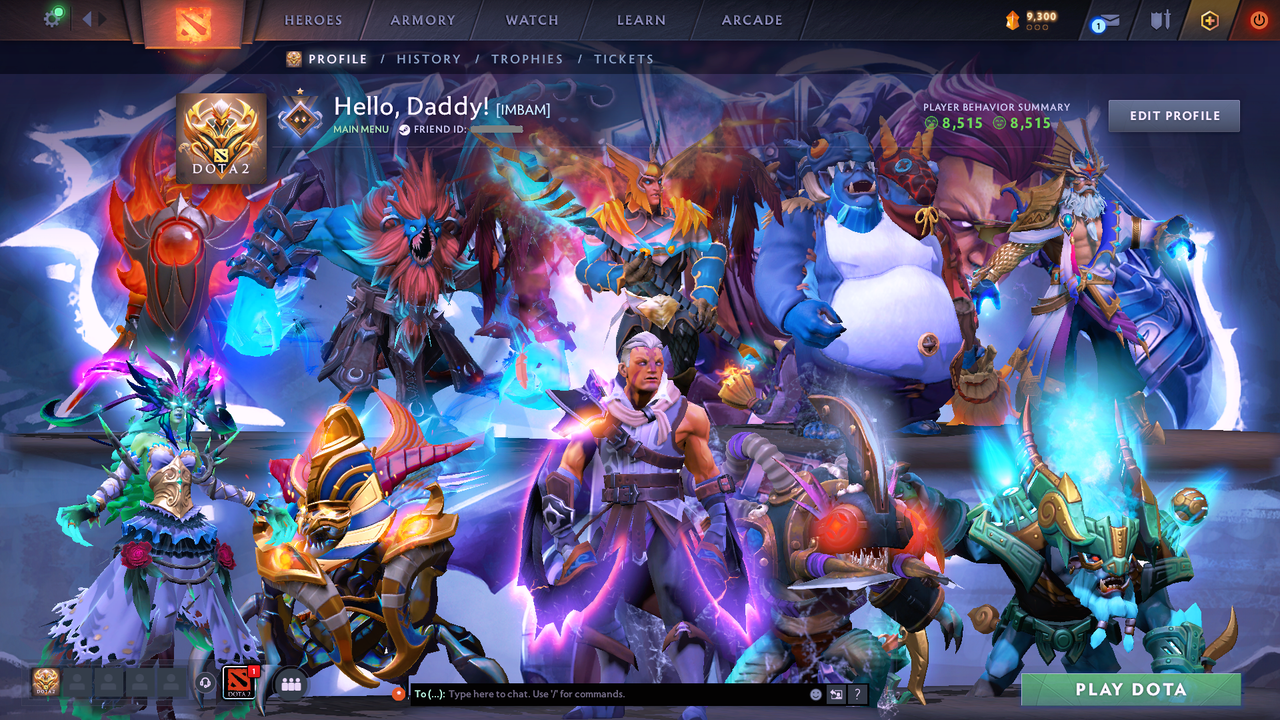
Task: Open the ARCADE menu item
Action: [751, 19]
